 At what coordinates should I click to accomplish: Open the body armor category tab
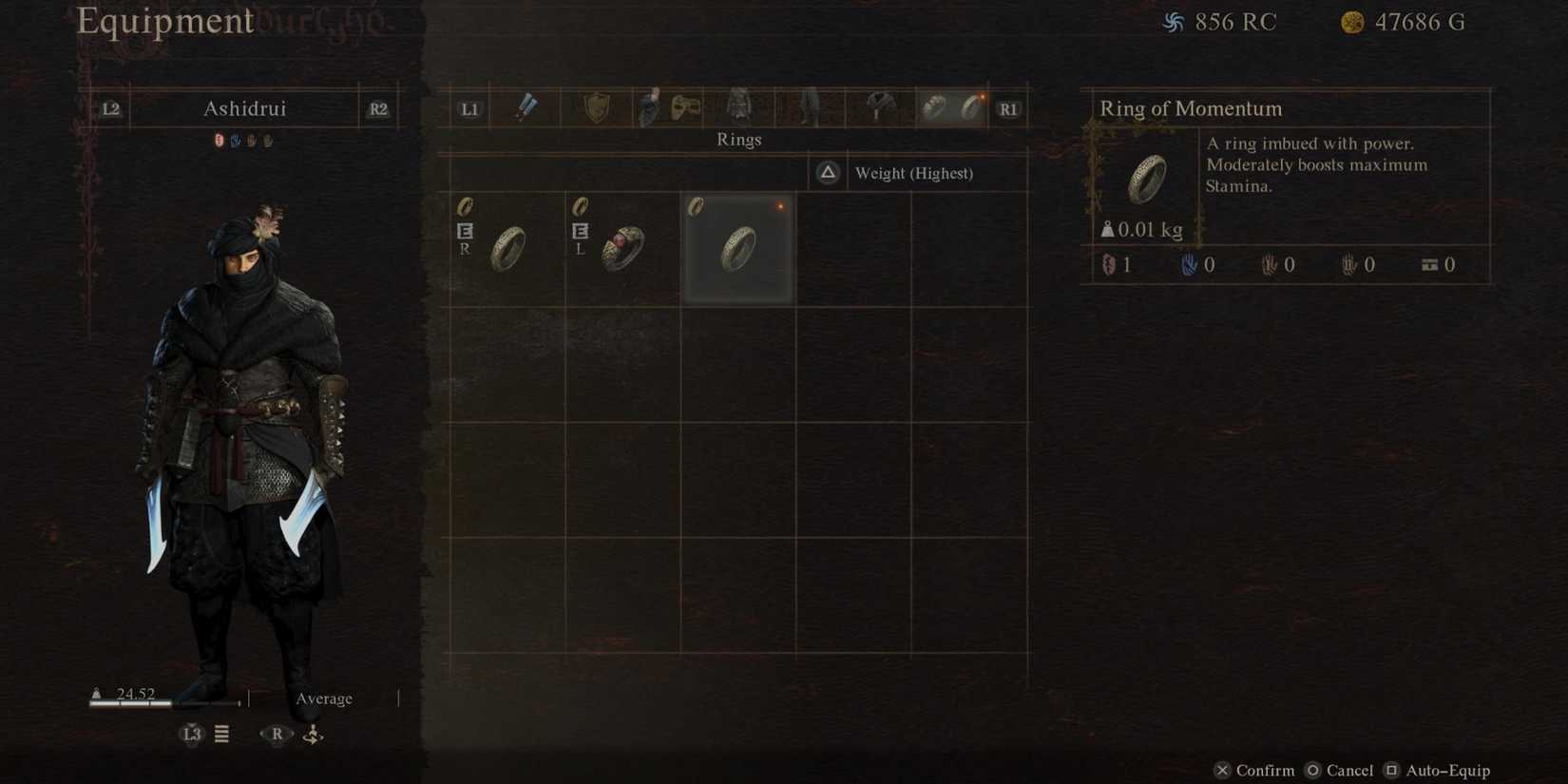(x=741, y=107)
